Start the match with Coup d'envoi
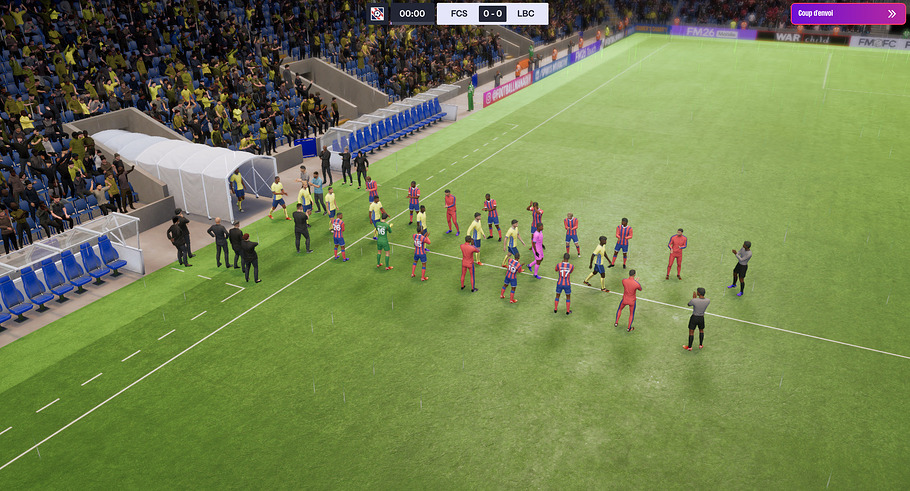This screenshot has height=491, width=910. click(x=847, y=14)
